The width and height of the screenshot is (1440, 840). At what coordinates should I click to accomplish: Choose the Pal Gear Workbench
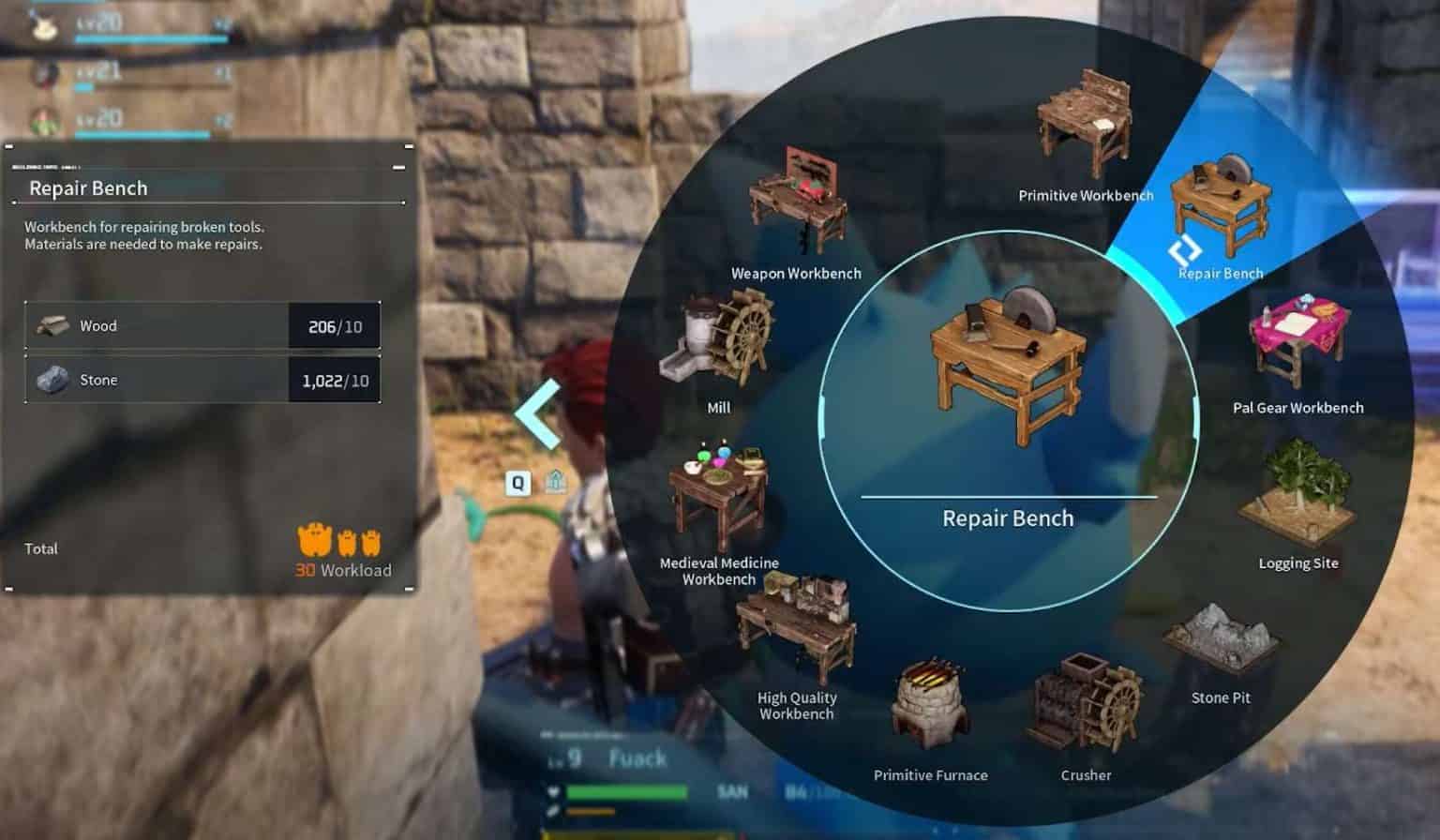pyautogui.click(x=1297, y=342)
